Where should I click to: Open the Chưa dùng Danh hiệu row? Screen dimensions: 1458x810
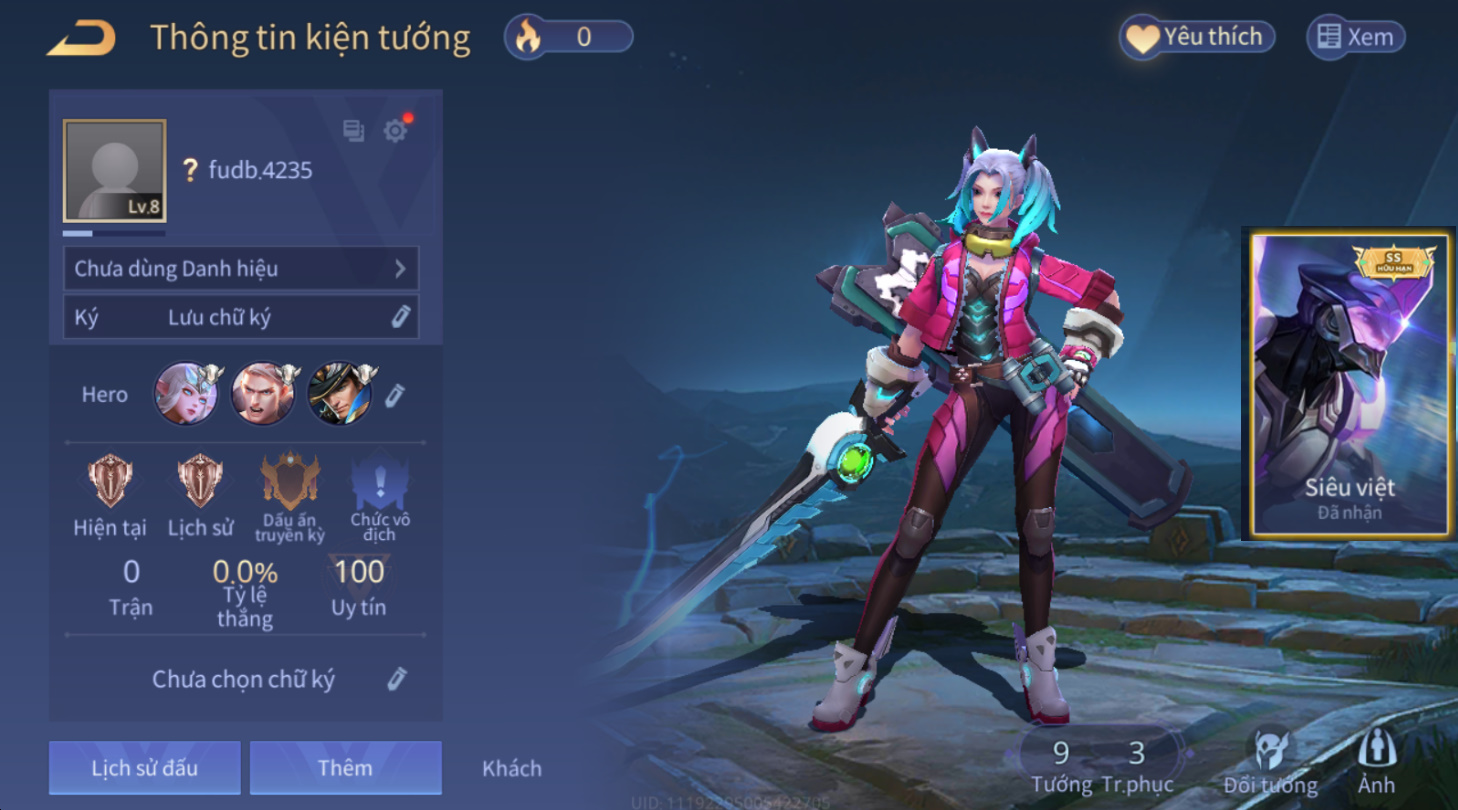[241, 269]
